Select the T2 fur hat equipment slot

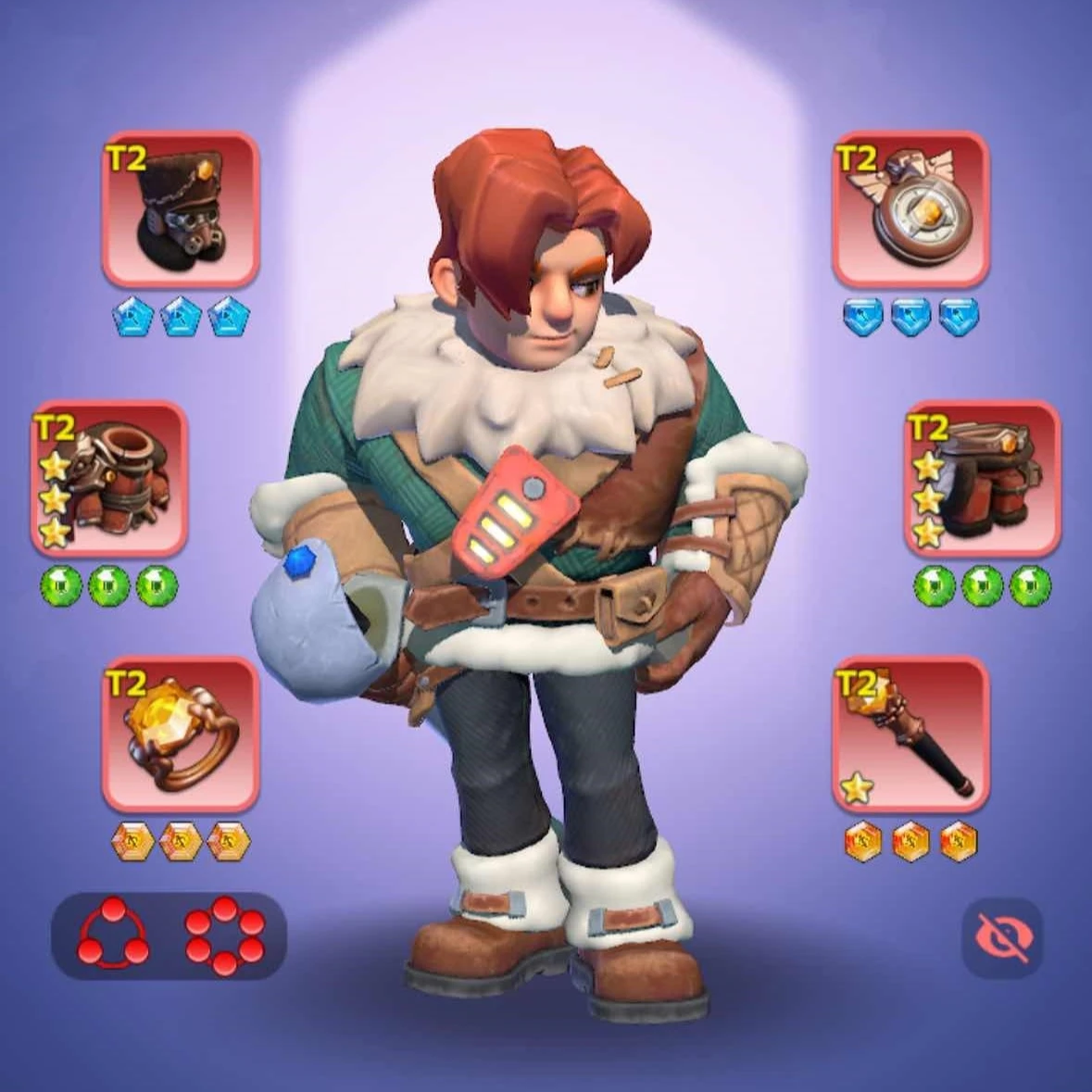click(180, 209)
